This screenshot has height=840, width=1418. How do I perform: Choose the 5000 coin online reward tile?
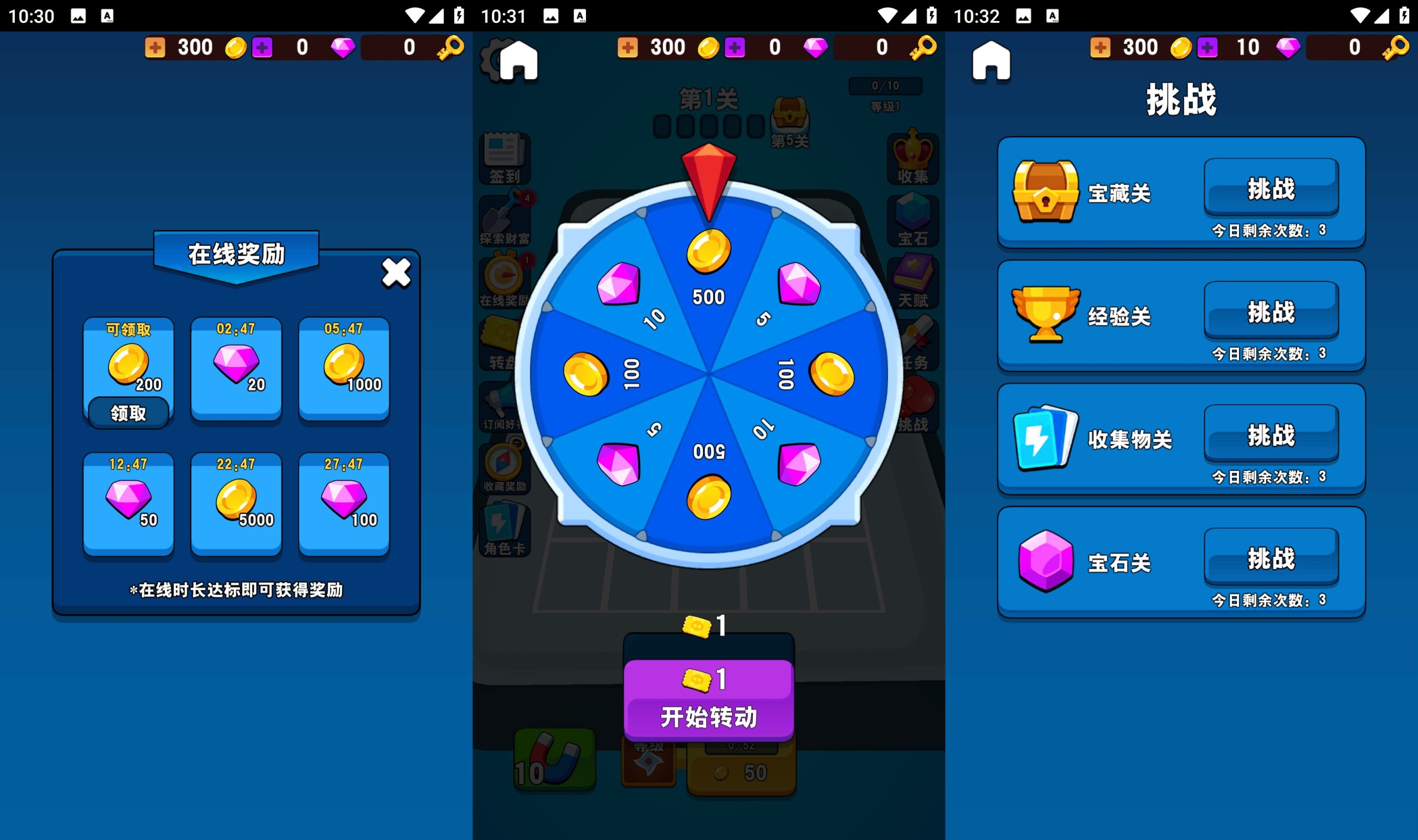[x=236, y=504]
